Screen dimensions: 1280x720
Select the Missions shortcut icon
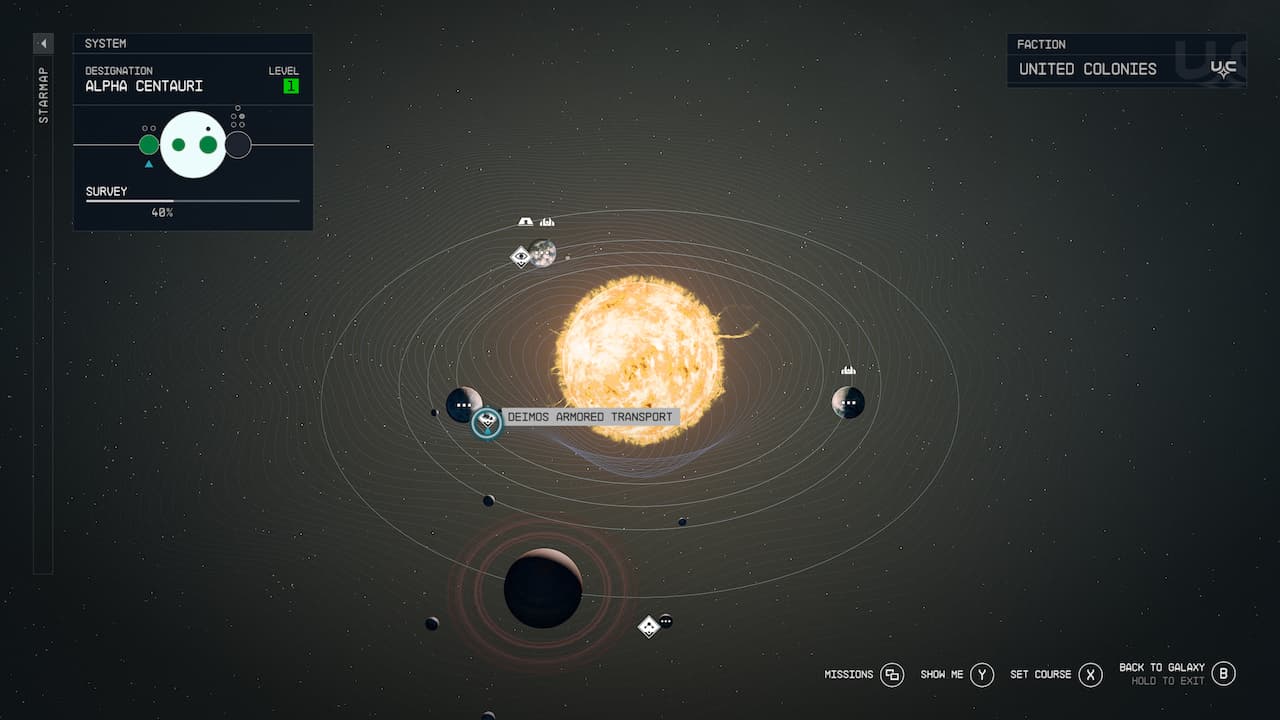pyautogui.click(x=891, y=674)
